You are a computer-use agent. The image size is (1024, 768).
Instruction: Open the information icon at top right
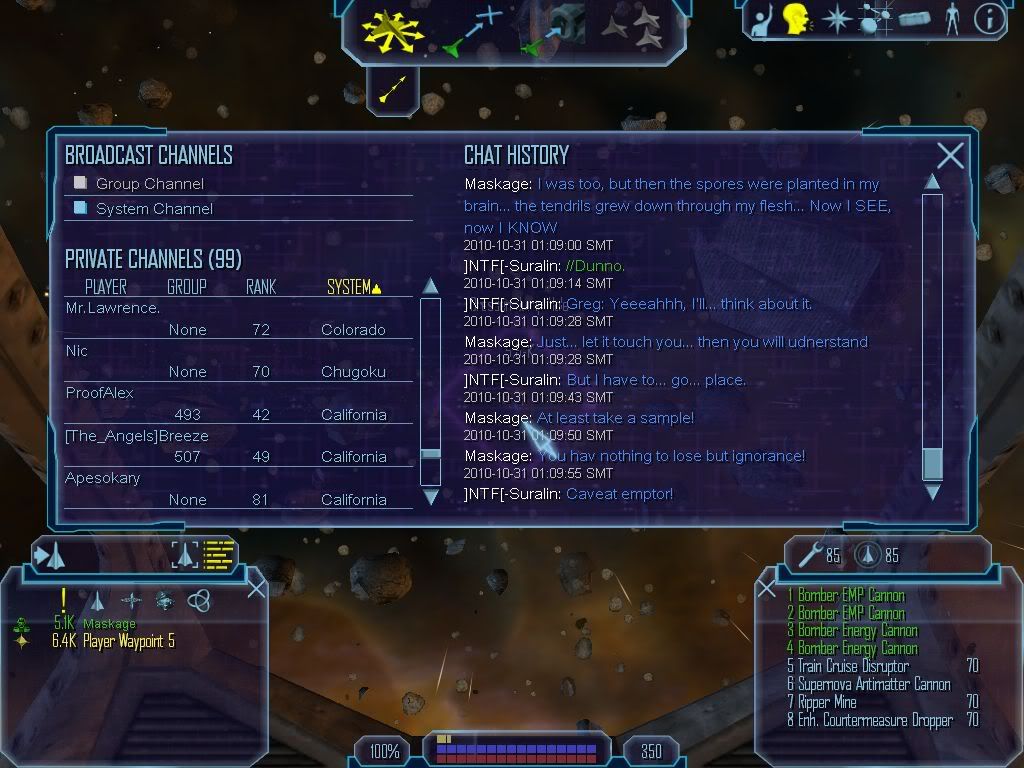coord(989,19)
